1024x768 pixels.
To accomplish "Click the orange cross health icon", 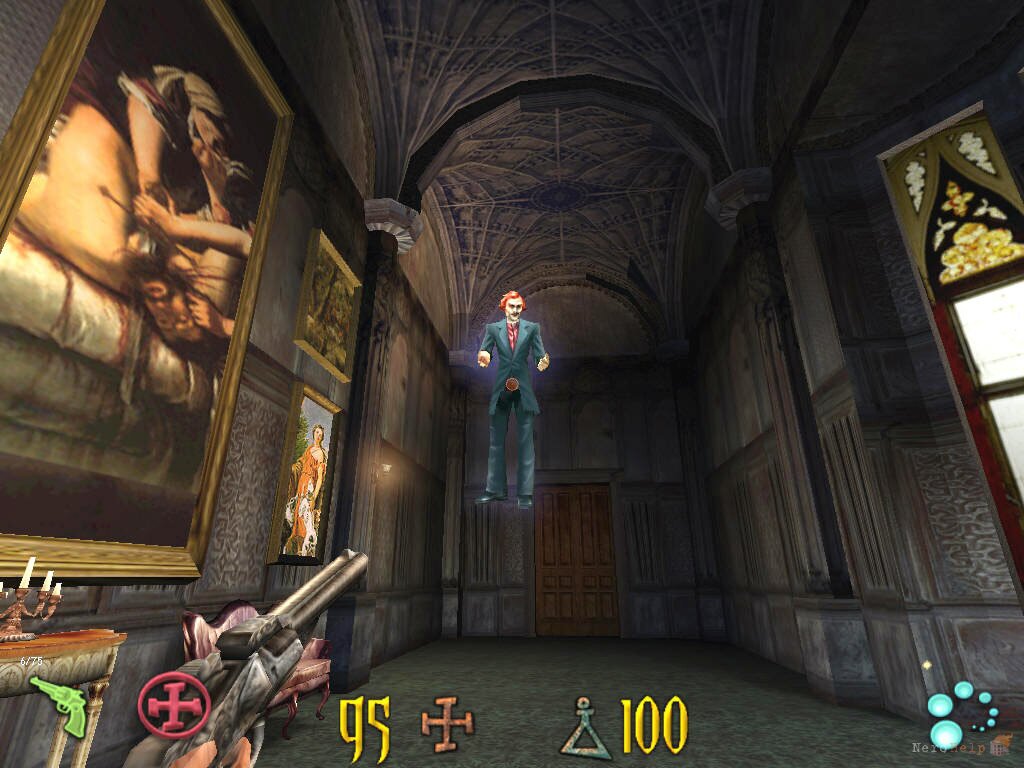I will [447, 724].
